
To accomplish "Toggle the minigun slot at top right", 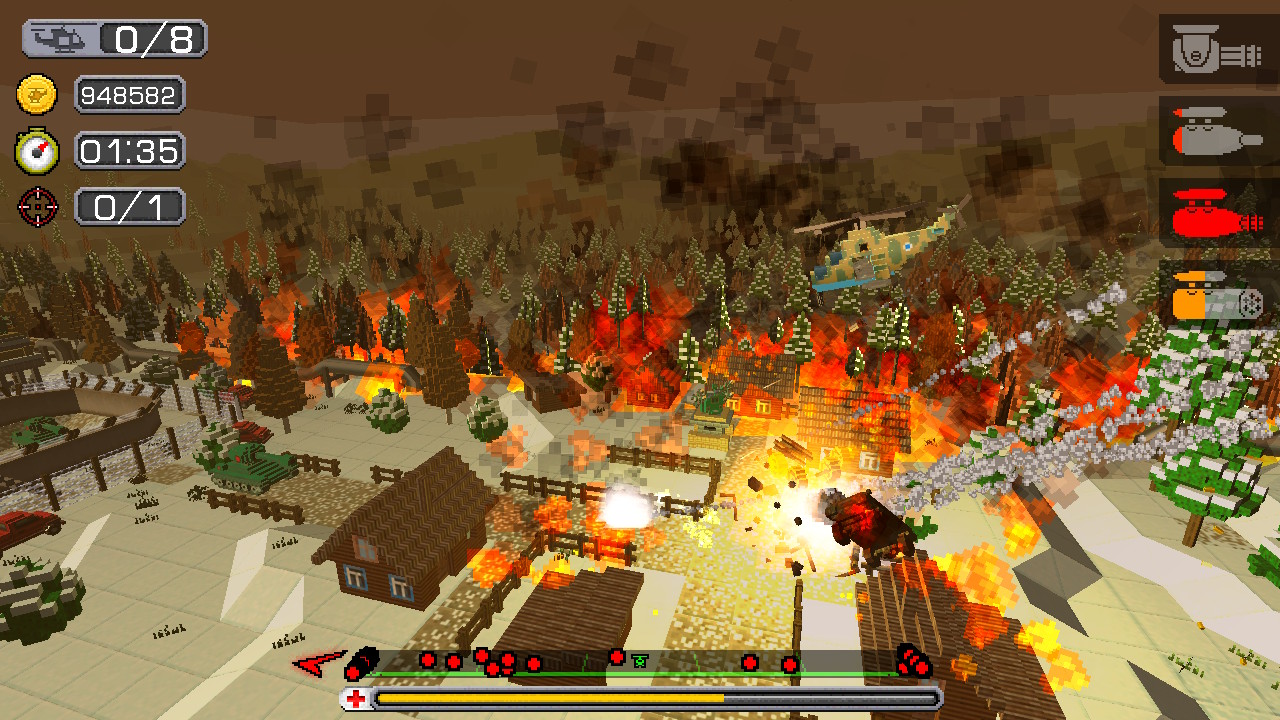I will 1215,48.
